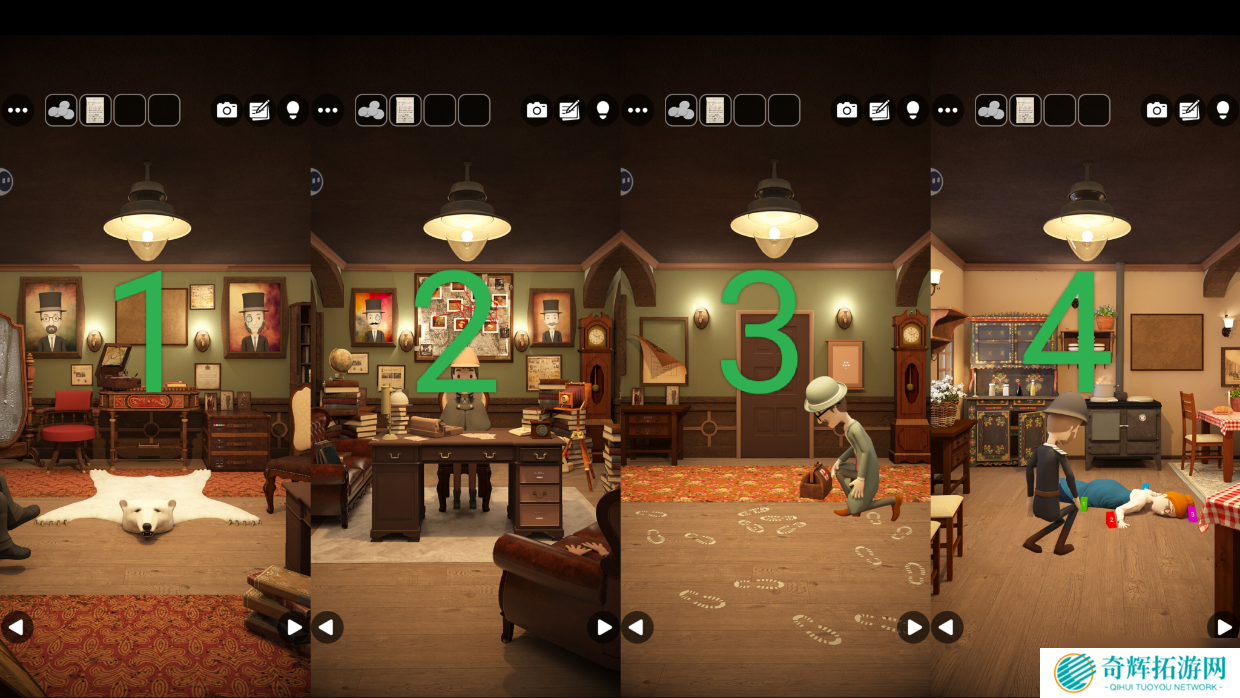
Task: Click the right arrow in scene 2
Action: tap(603, 627)
